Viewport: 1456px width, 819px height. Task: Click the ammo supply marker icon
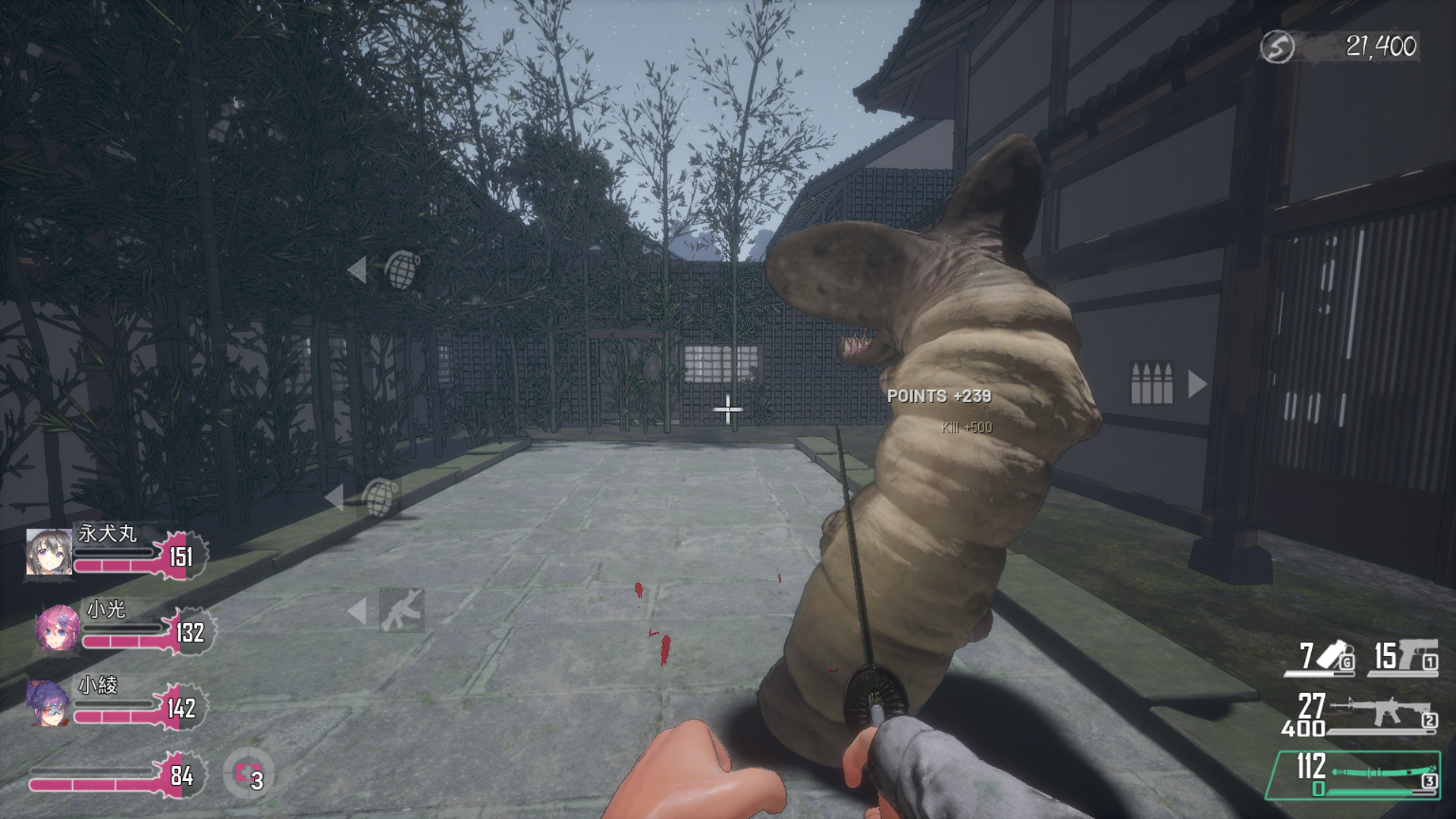click(1151, 383)
